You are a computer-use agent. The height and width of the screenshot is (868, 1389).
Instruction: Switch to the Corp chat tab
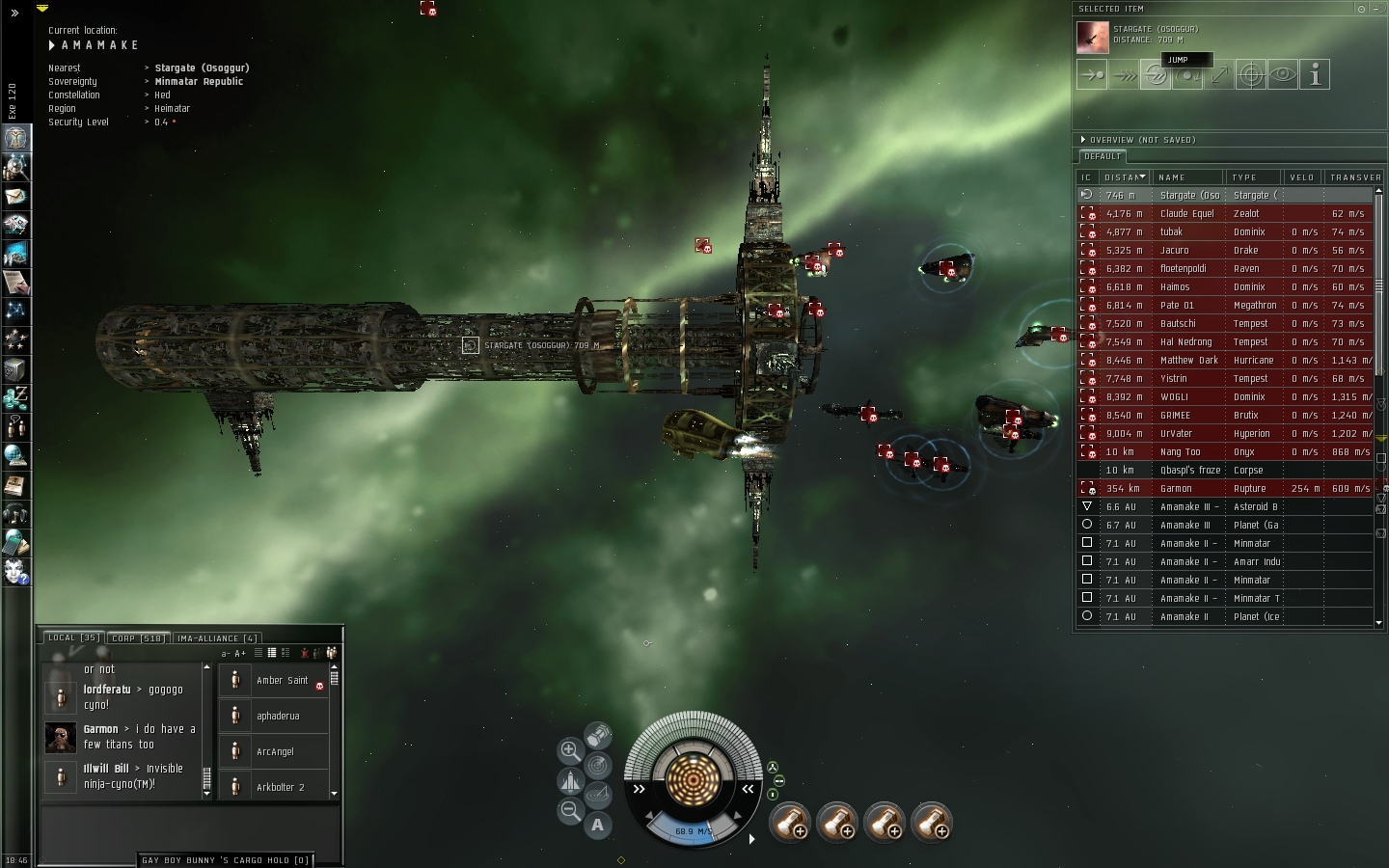coord(138,638)
